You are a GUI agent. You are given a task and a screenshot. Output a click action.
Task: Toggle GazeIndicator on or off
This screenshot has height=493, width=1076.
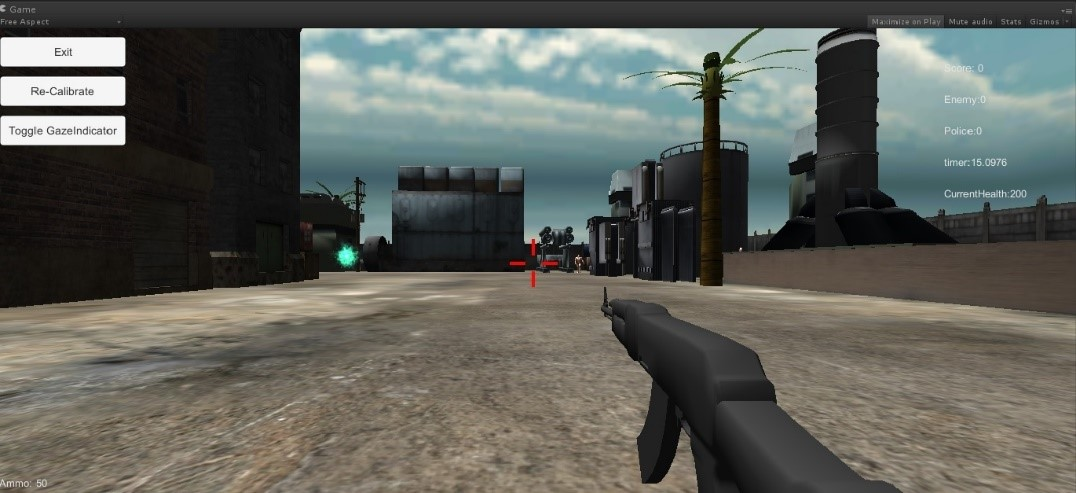(63, 130)
